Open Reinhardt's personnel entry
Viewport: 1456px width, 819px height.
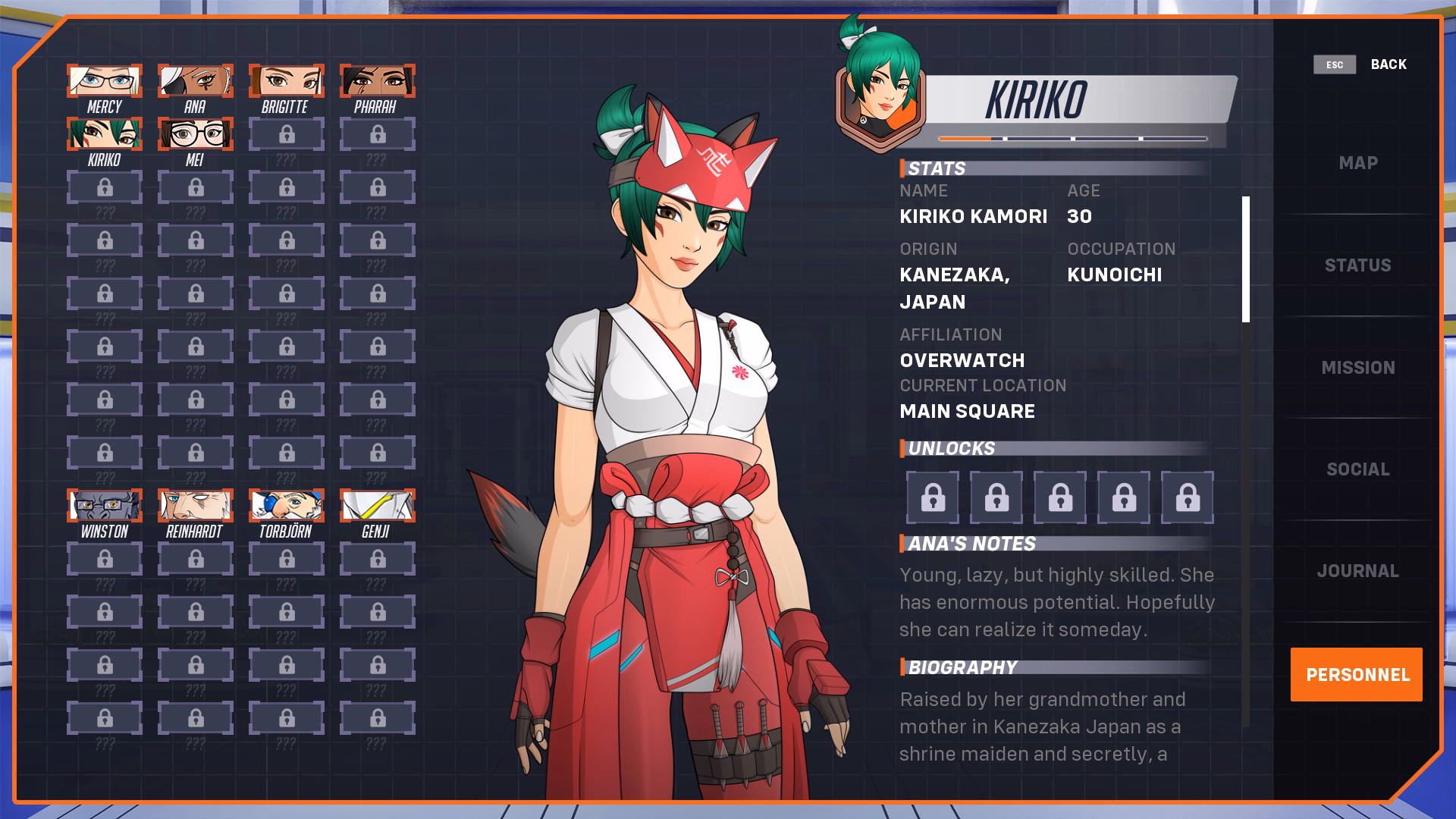click(196, 507)
